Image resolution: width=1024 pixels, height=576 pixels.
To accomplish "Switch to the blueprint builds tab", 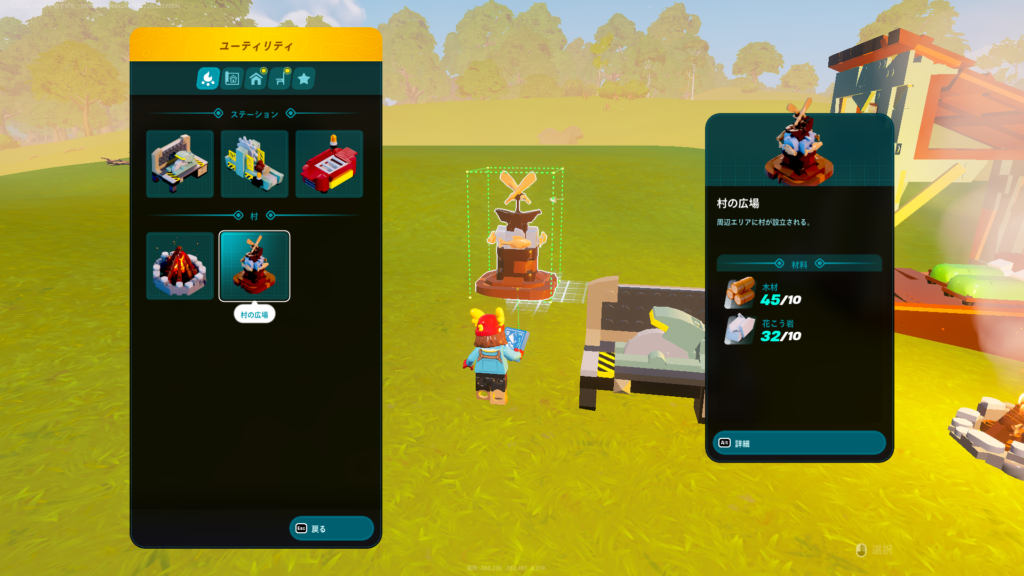I will pyautogui.click(x=232, y=78).
